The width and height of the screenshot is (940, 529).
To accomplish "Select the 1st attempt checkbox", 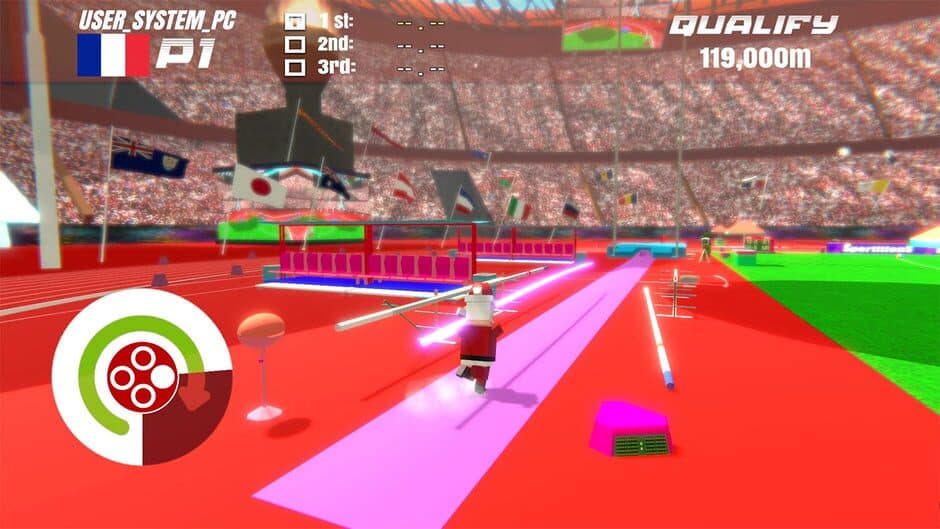I will pyautogui.click(x=295, y=20).
